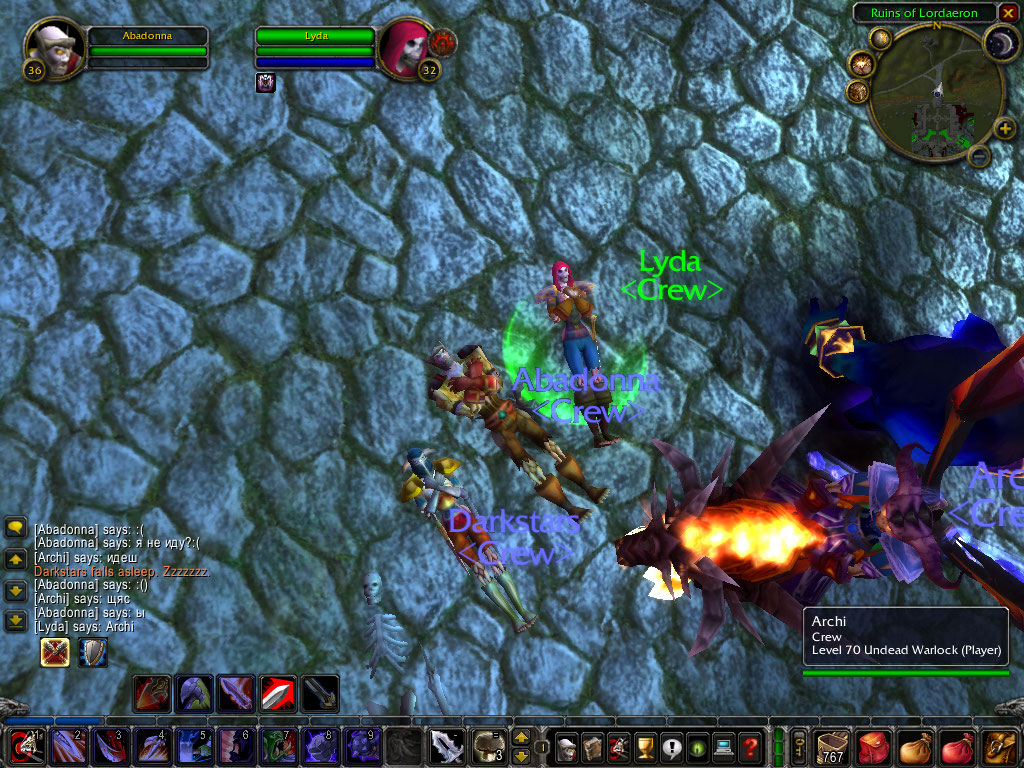Image resolution: width=1024 pixels, height=768 pixels.
Task: Open the character info micro button
Action: (x=567, y=746)
